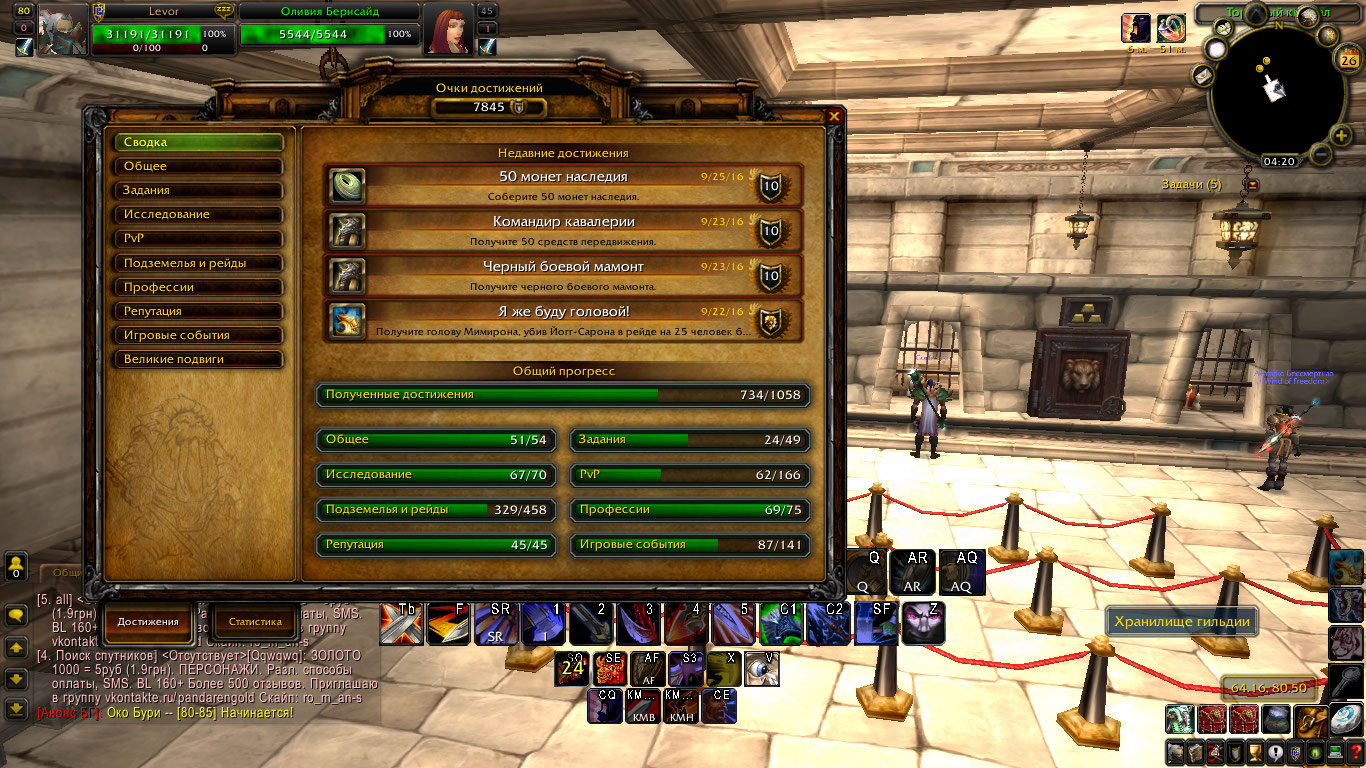Zoom in the minimap
The height and width of the screenshot is (768, 1366).
coord(1341,136)
